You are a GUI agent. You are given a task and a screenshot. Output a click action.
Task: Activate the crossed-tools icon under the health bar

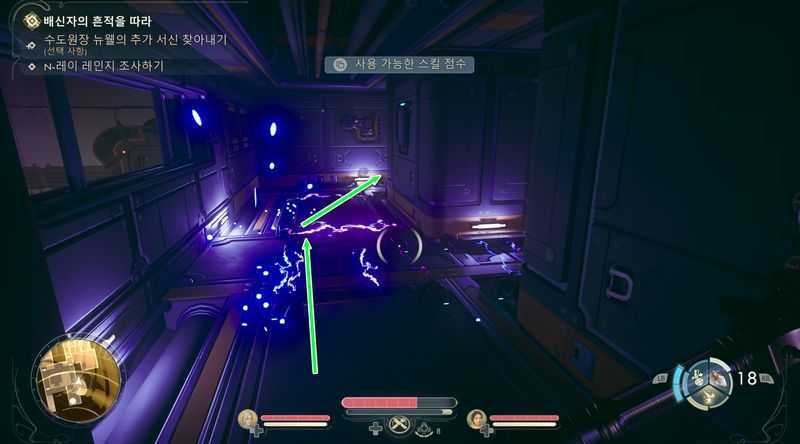click(400, 425)
